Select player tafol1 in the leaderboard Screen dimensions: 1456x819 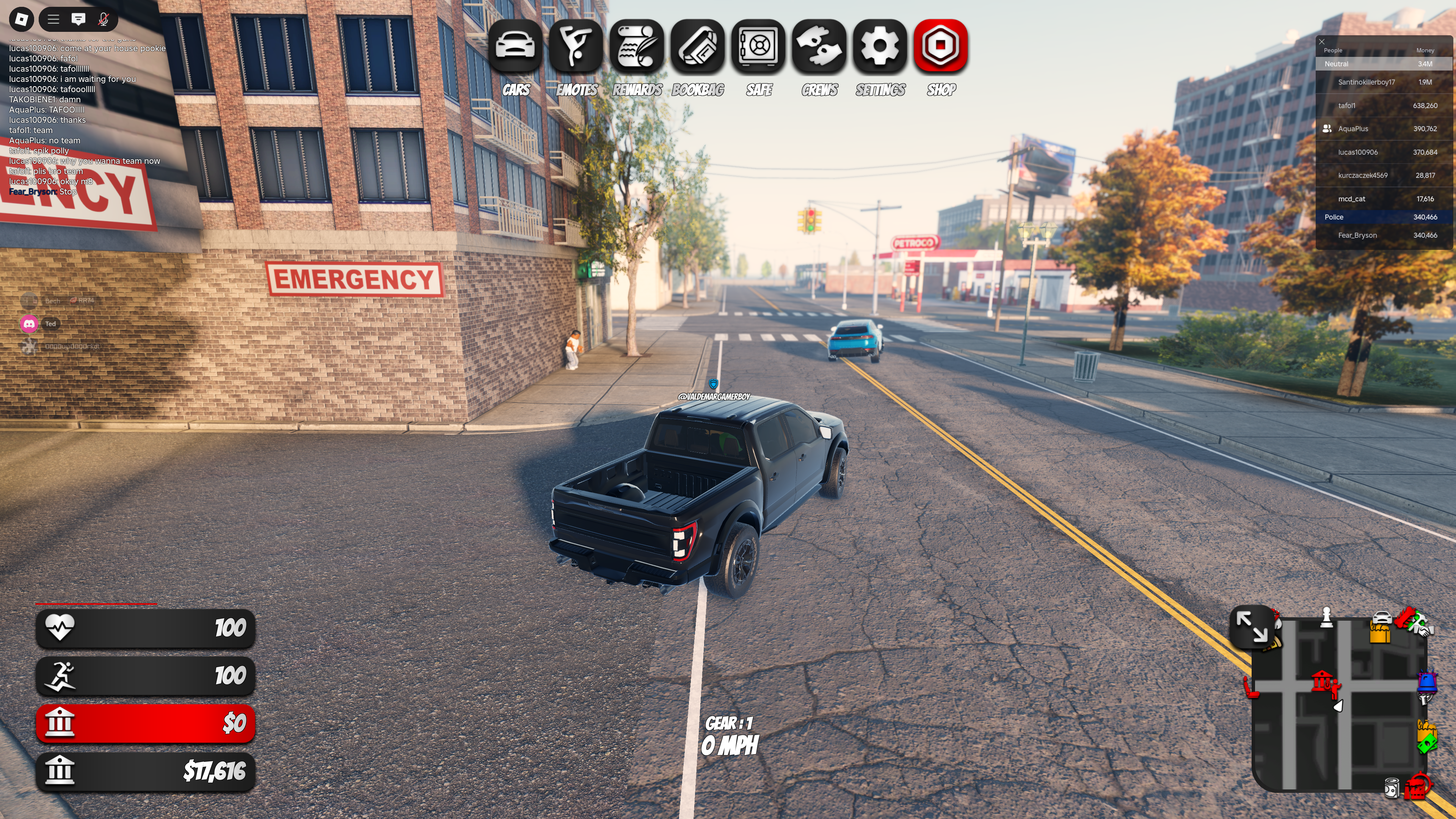[1346, 106]
